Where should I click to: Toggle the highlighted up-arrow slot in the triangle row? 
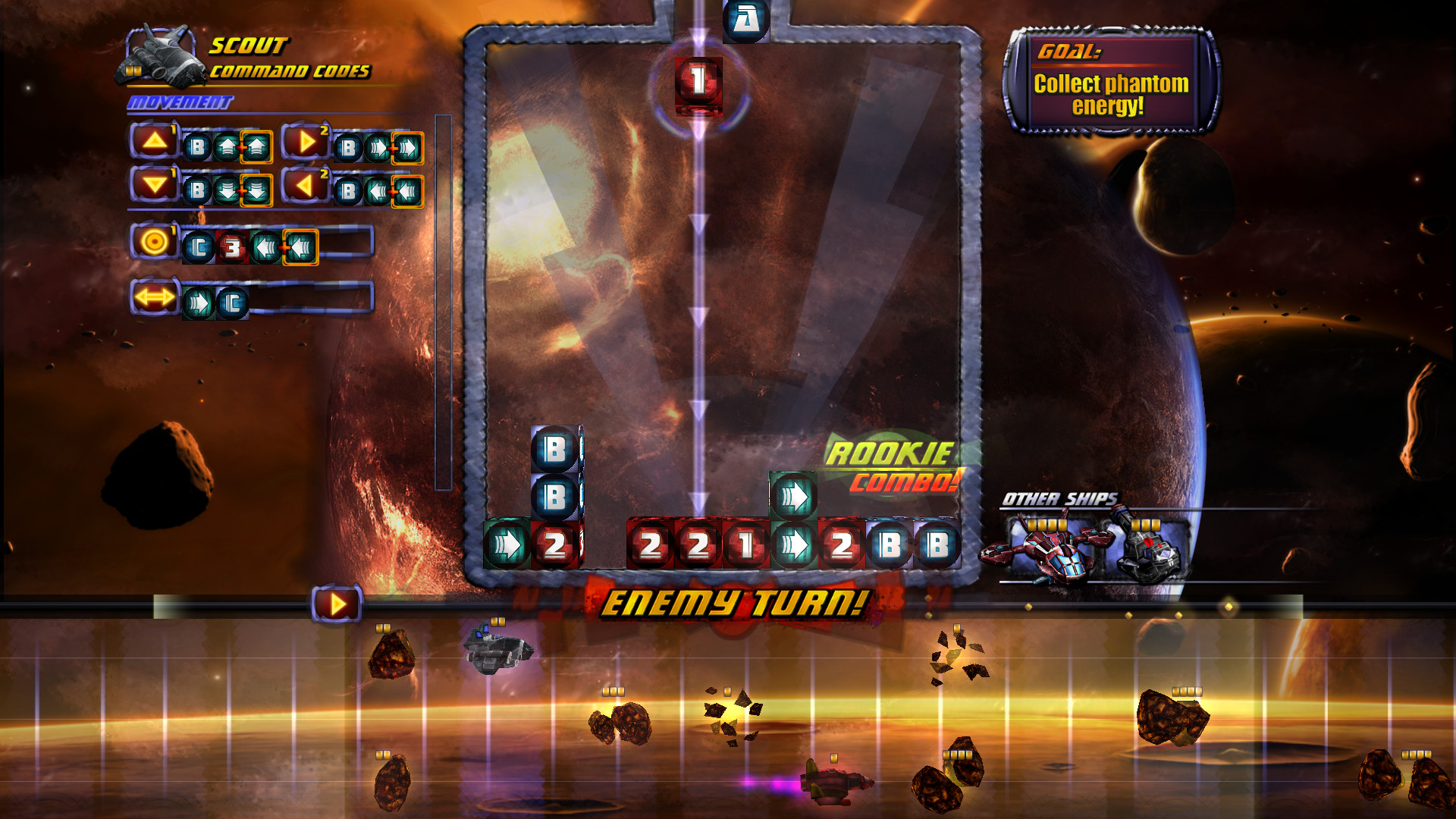(256, 145)
